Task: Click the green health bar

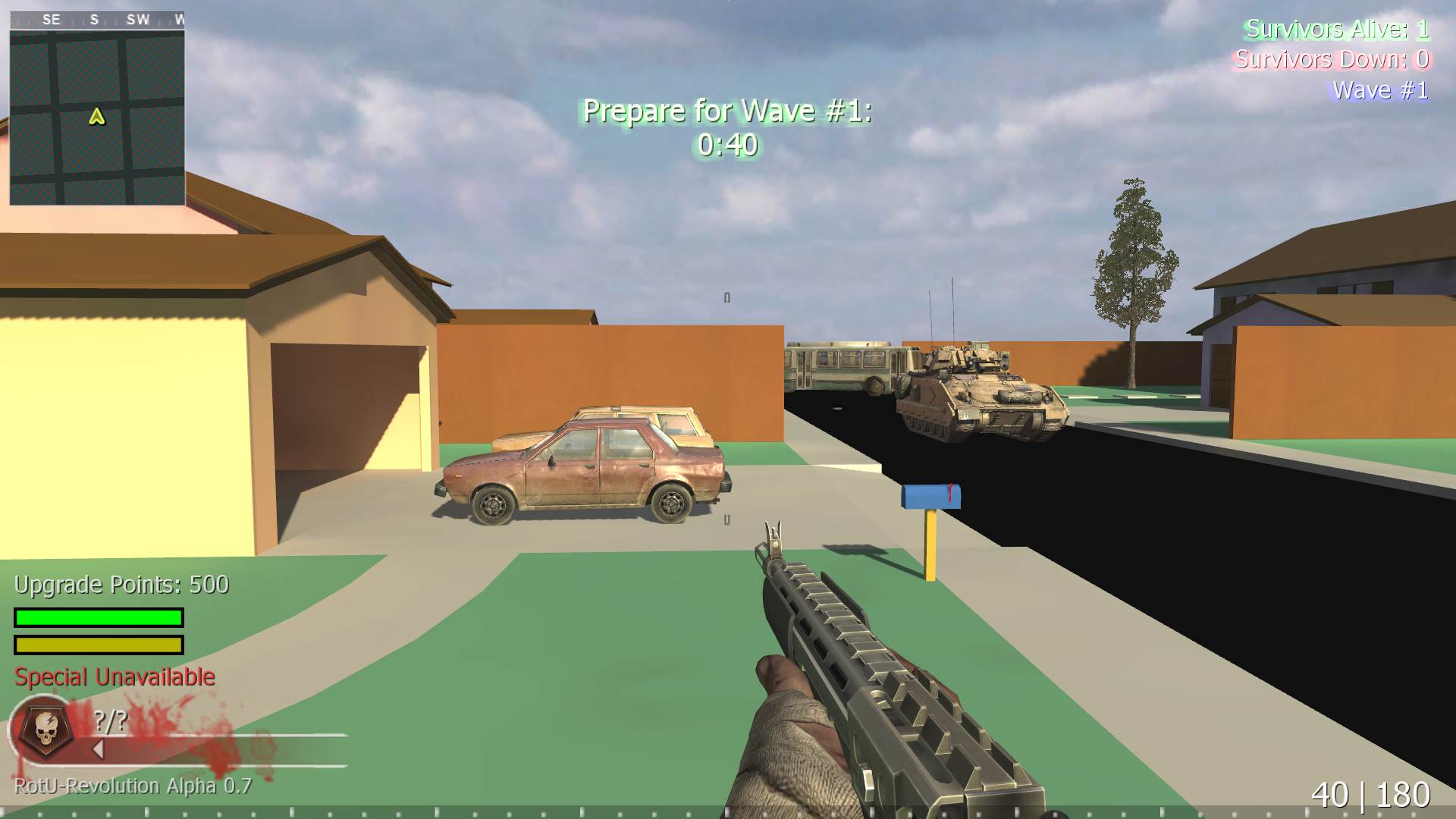Action: (x=97, y=617)
